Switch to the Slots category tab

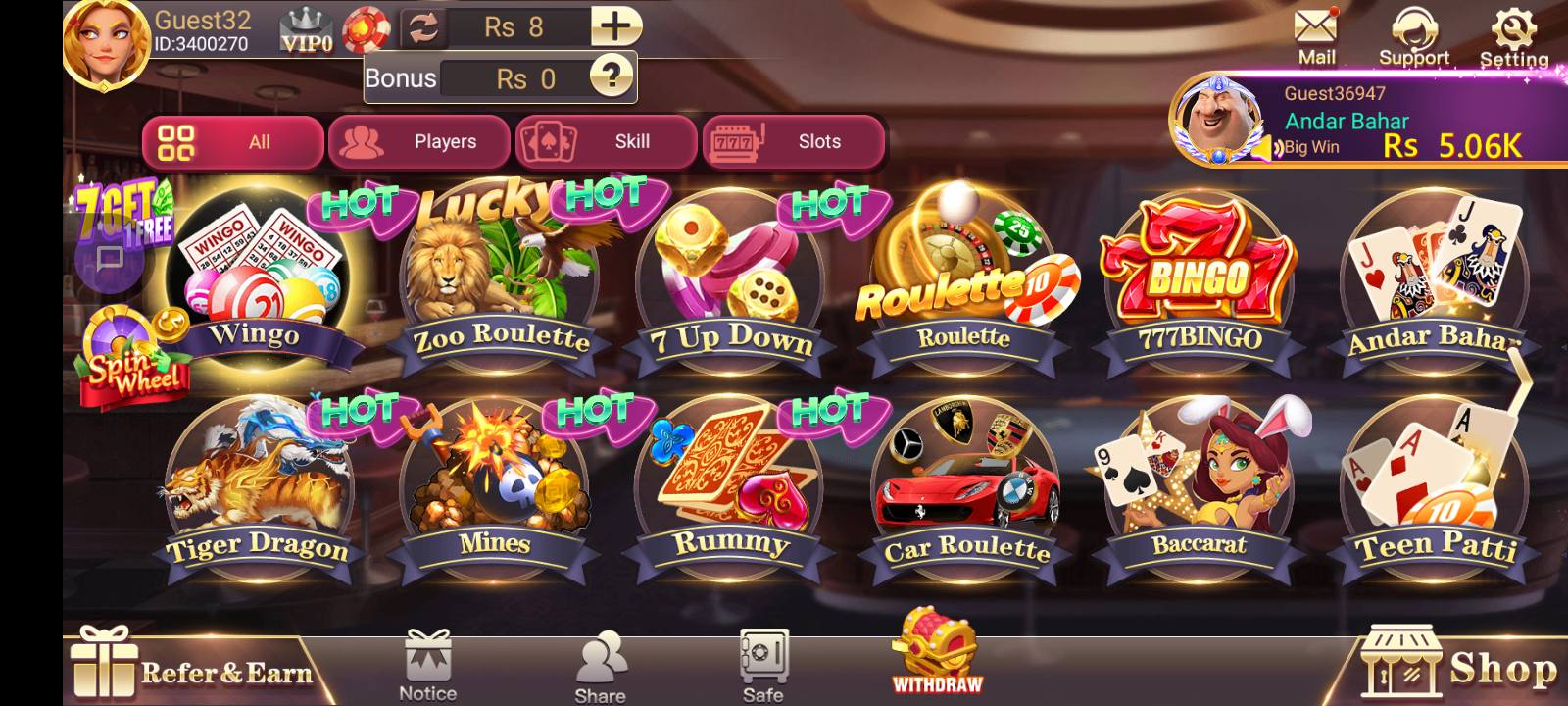click(x=794, y=141)
